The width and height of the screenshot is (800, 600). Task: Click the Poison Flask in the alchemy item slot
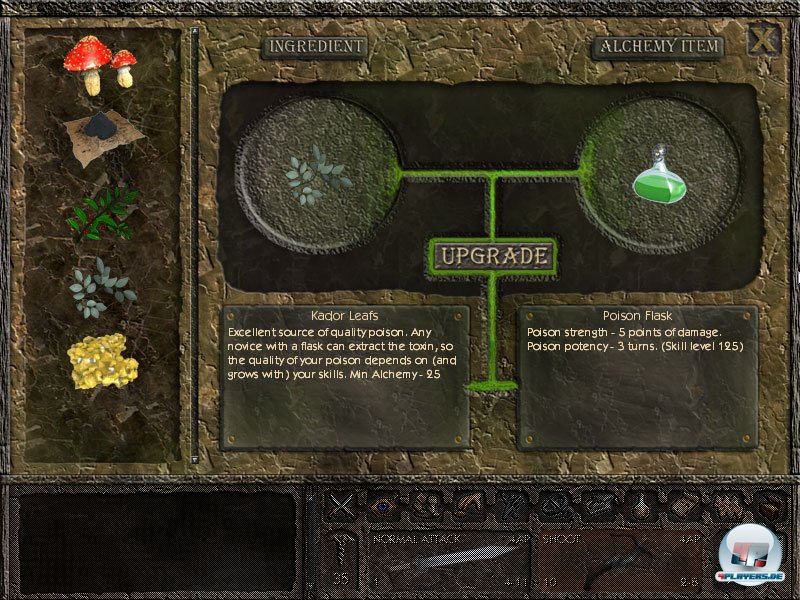point(659,173)
